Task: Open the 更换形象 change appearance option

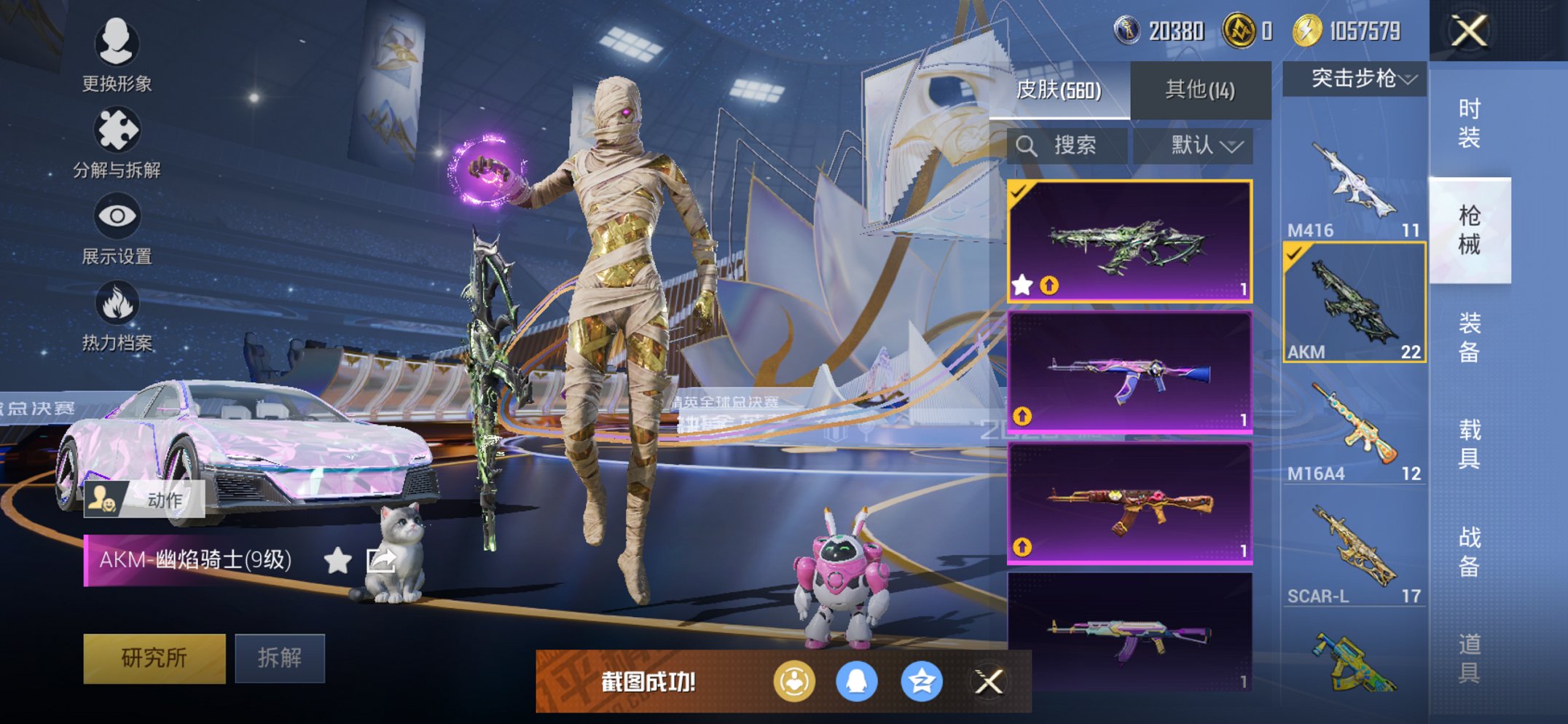Action: (117, 55)
